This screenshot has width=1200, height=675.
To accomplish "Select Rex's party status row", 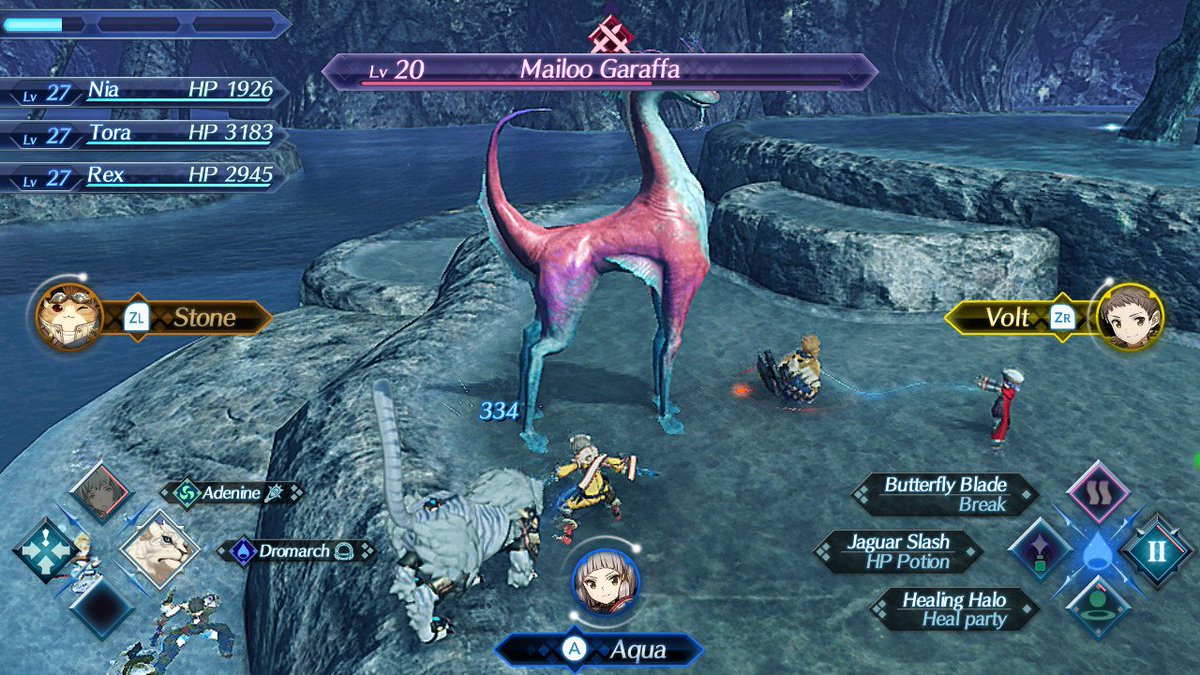I will pyautogui.click(x=145, y=177).
